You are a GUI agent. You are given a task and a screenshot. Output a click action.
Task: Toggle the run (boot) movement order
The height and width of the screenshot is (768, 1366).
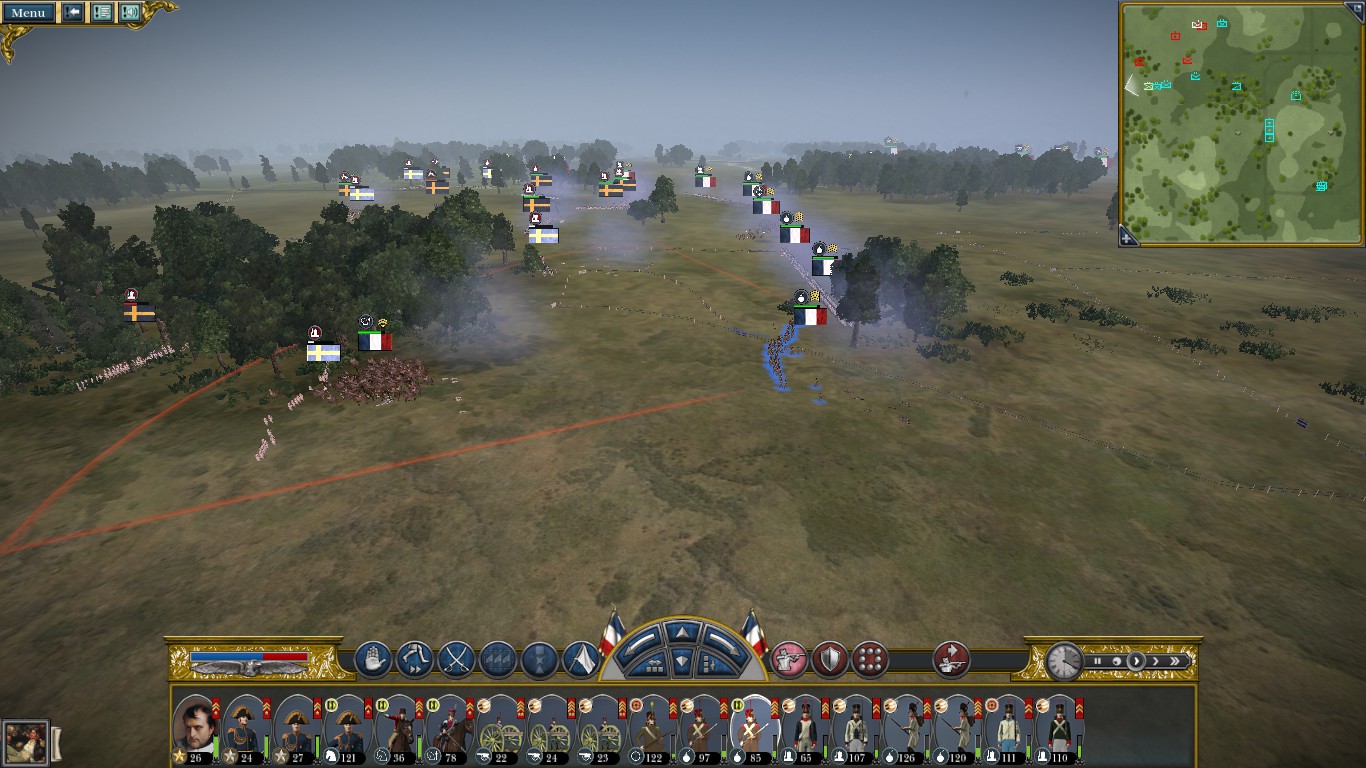[x=414, y=660]
